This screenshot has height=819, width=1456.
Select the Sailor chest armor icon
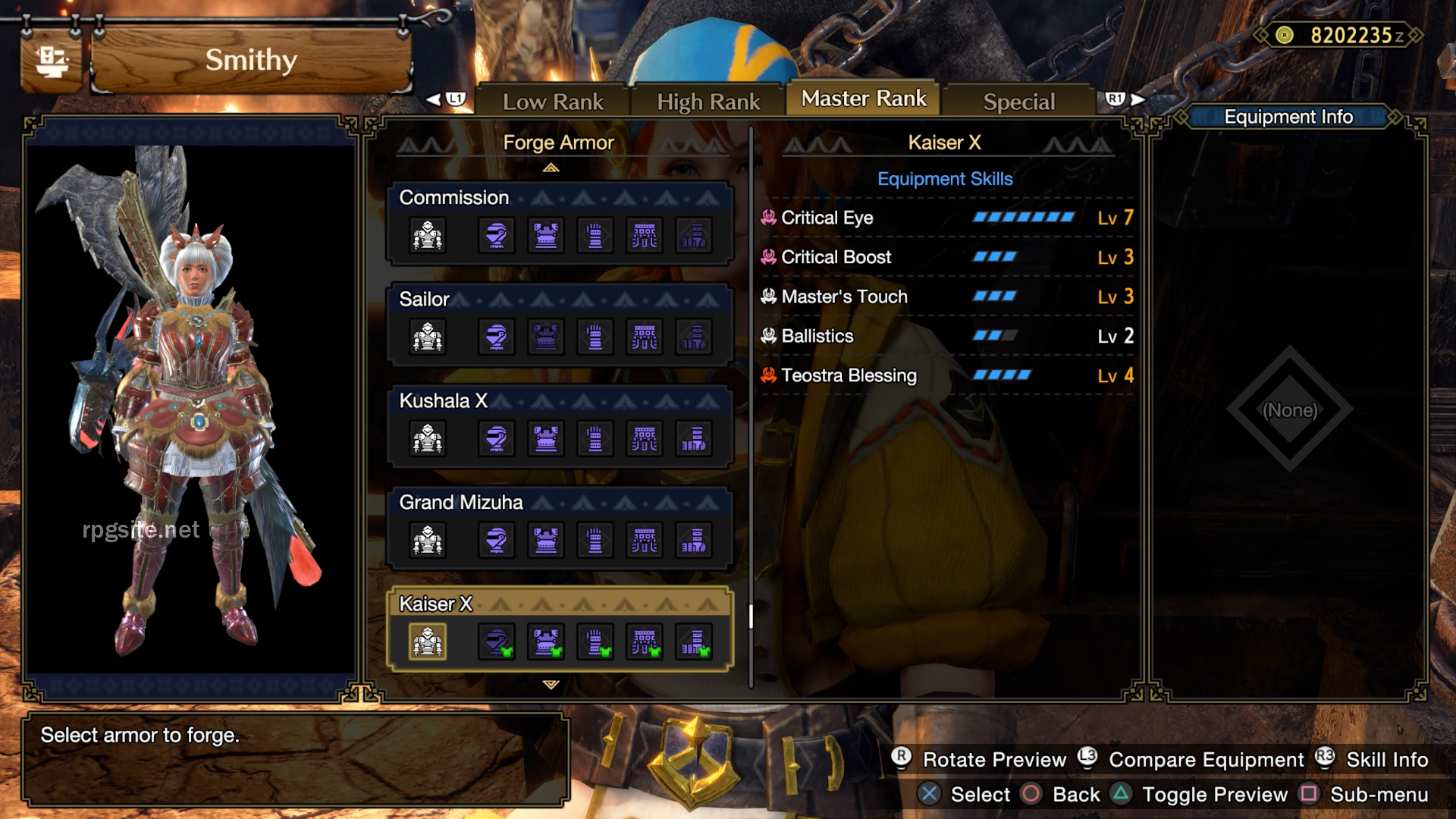pyautogui.click(x=546, y=337)
